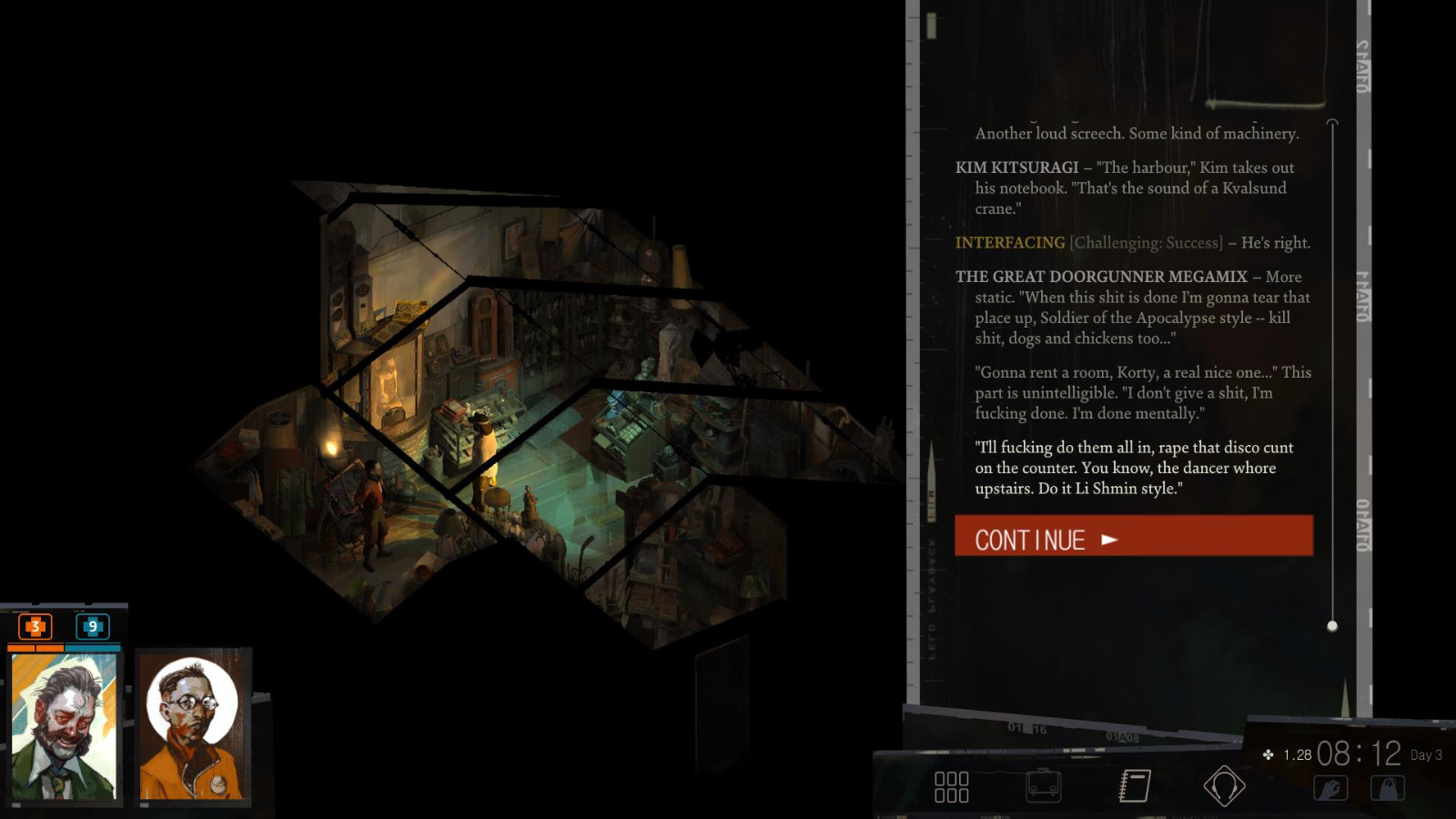Use the blue morale cross showing 9
The height and width of the screenshot is (819, 1456).
pyautogui.click(x=91, y=626)
